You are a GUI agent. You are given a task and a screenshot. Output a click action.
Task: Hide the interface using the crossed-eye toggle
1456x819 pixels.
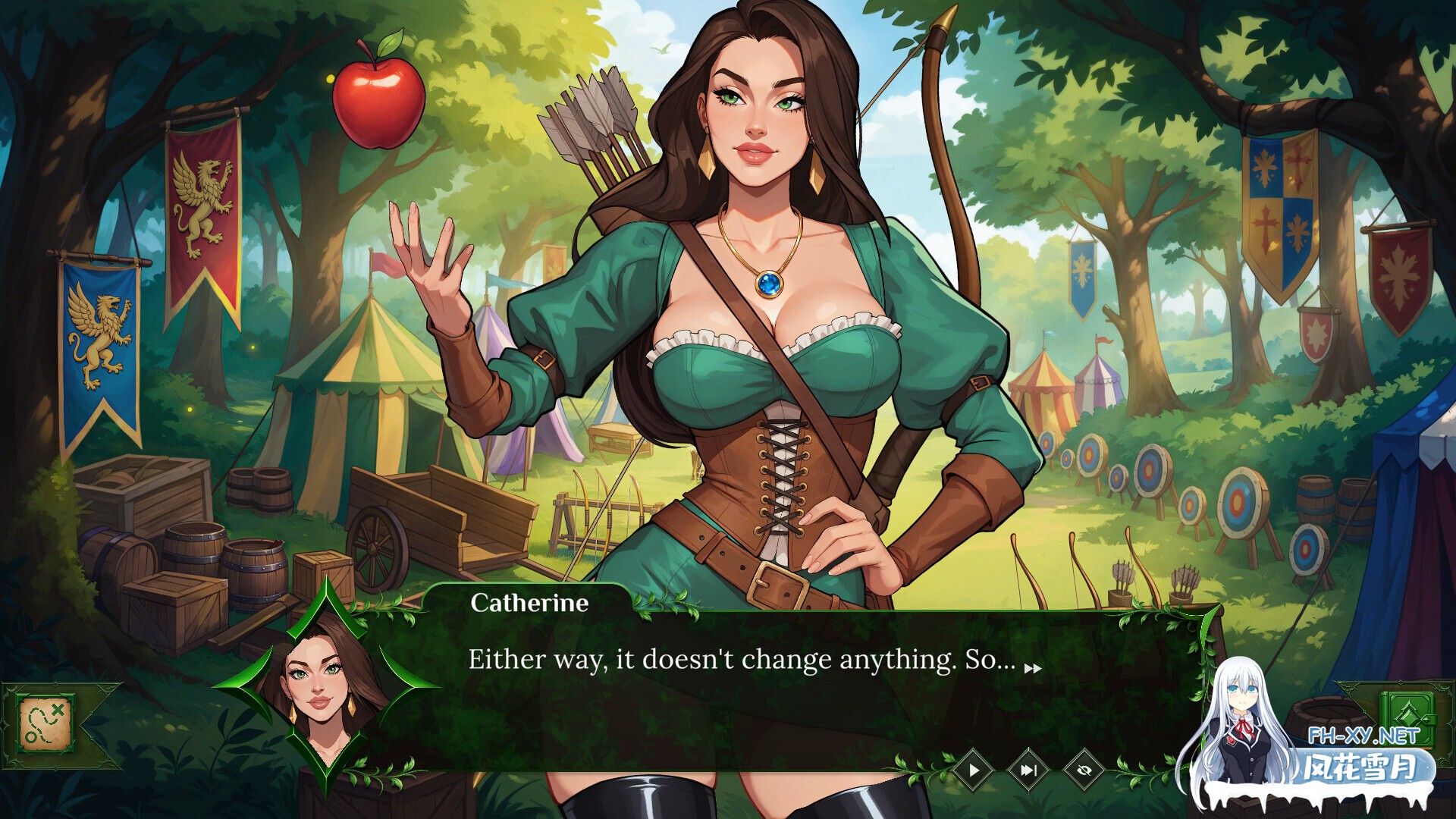(1084, 770)
